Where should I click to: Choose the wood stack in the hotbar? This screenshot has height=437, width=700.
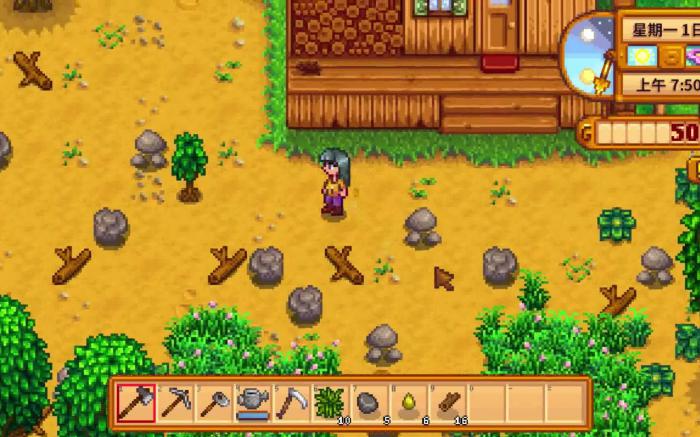[447, 403]
